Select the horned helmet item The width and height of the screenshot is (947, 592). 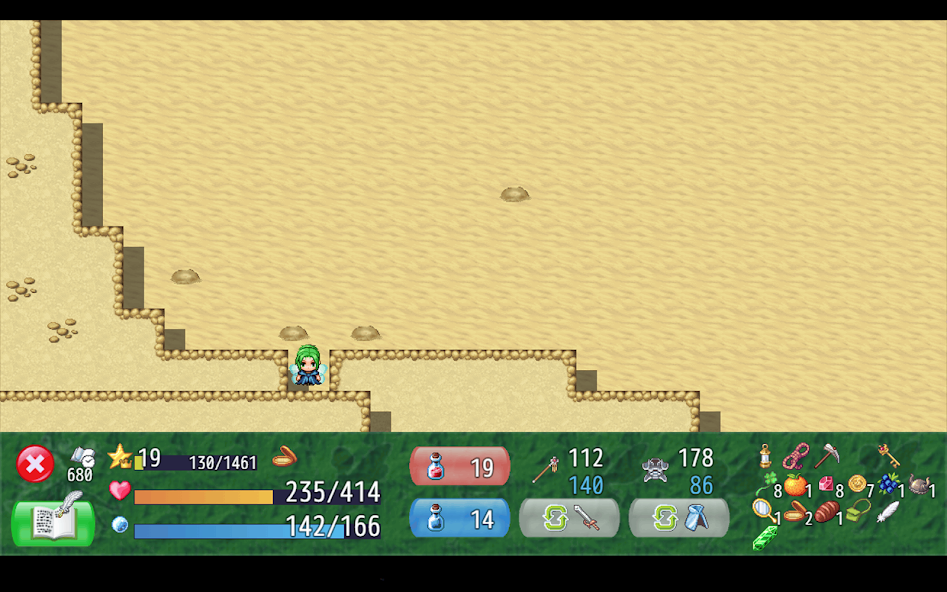[x=918, y=485]
